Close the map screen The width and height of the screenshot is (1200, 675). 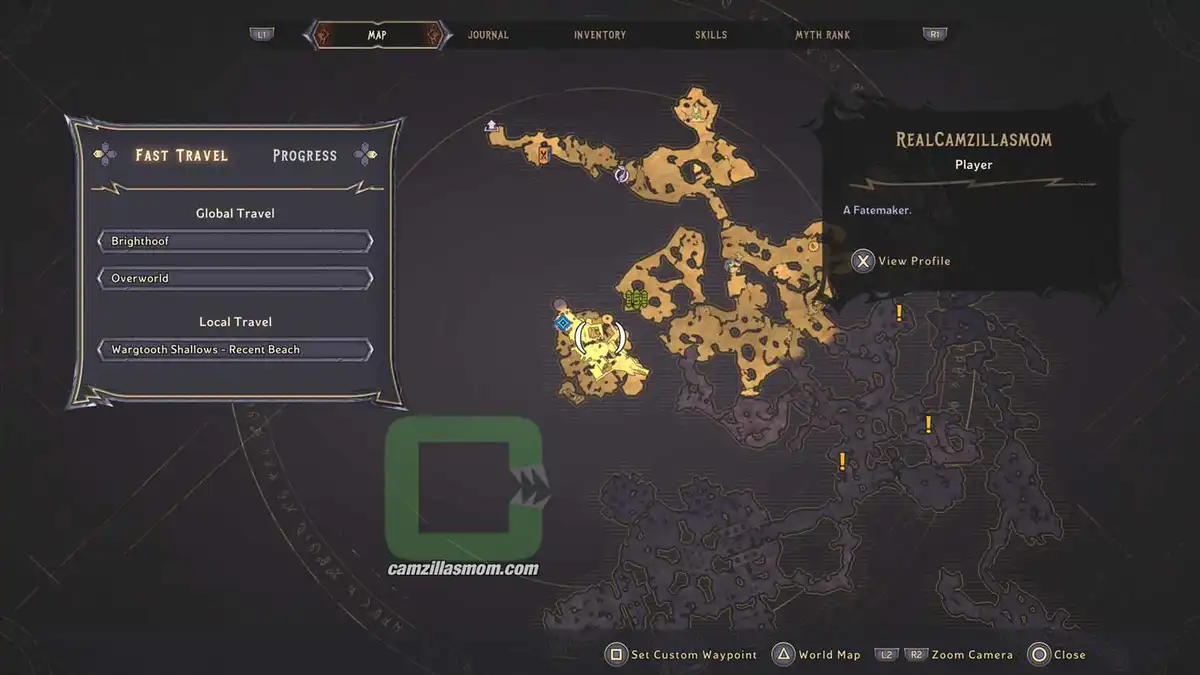1057,655
